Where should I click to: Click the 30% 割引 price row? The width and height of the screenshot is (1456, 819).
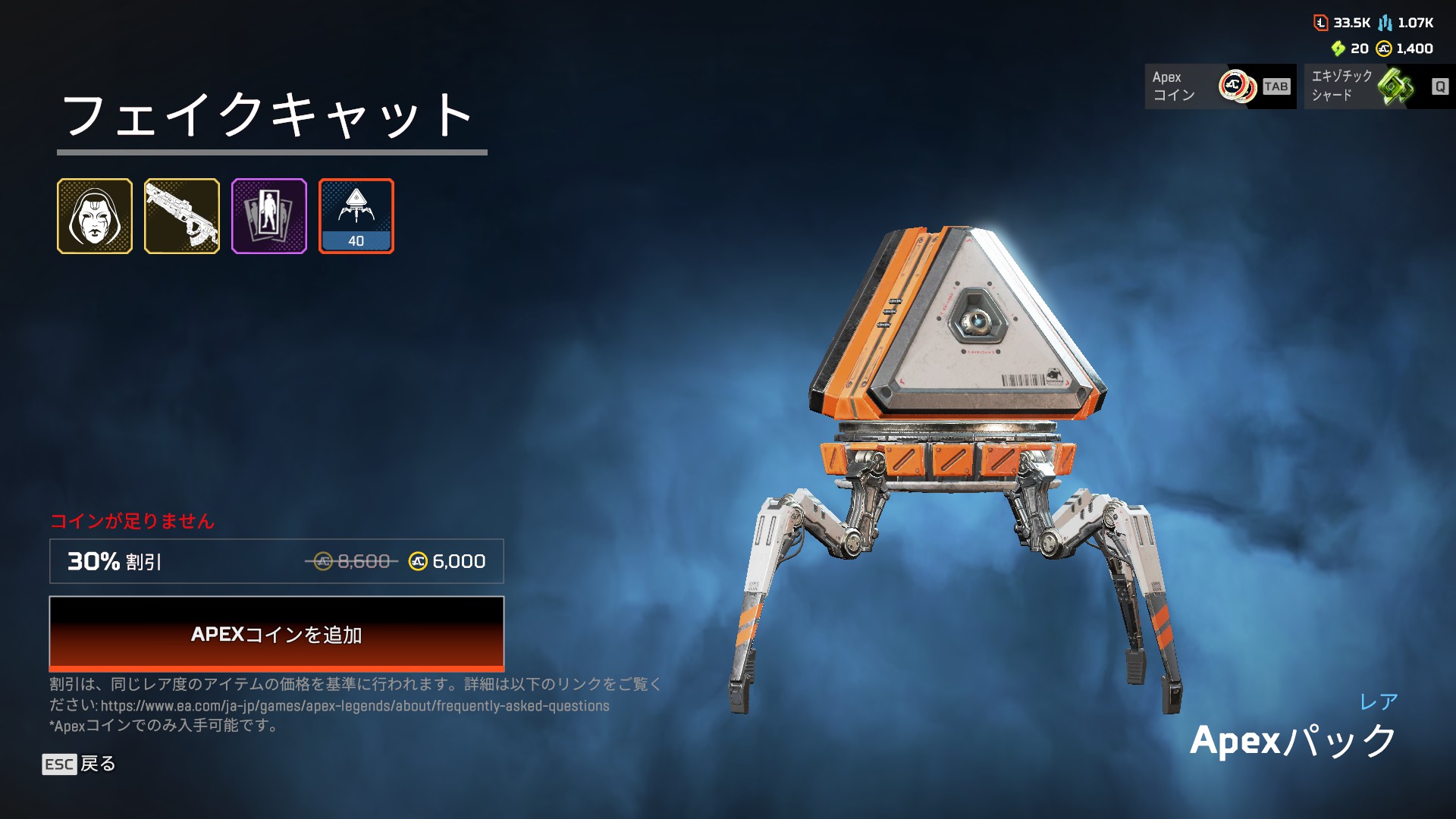coord(277,561)
